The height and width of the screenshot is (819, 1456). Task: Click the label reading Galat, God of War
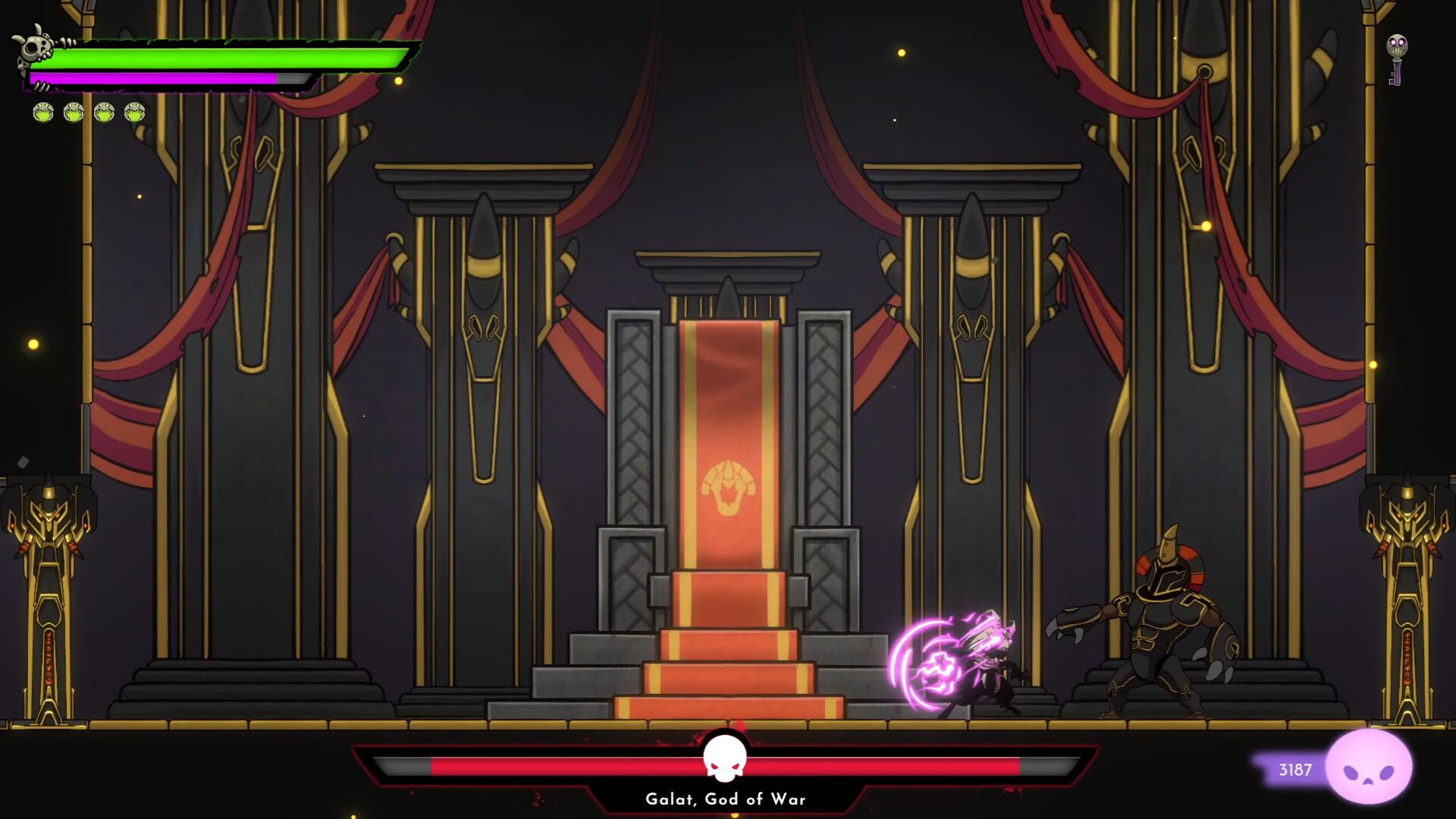(x=726, y=799)
